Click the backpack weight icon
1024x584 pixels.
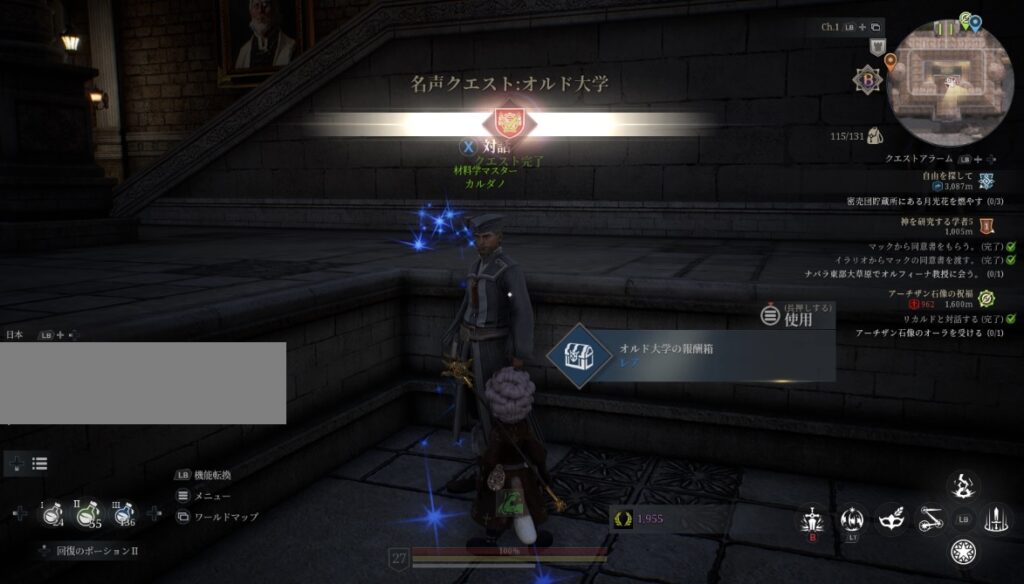tap(874, 135)
